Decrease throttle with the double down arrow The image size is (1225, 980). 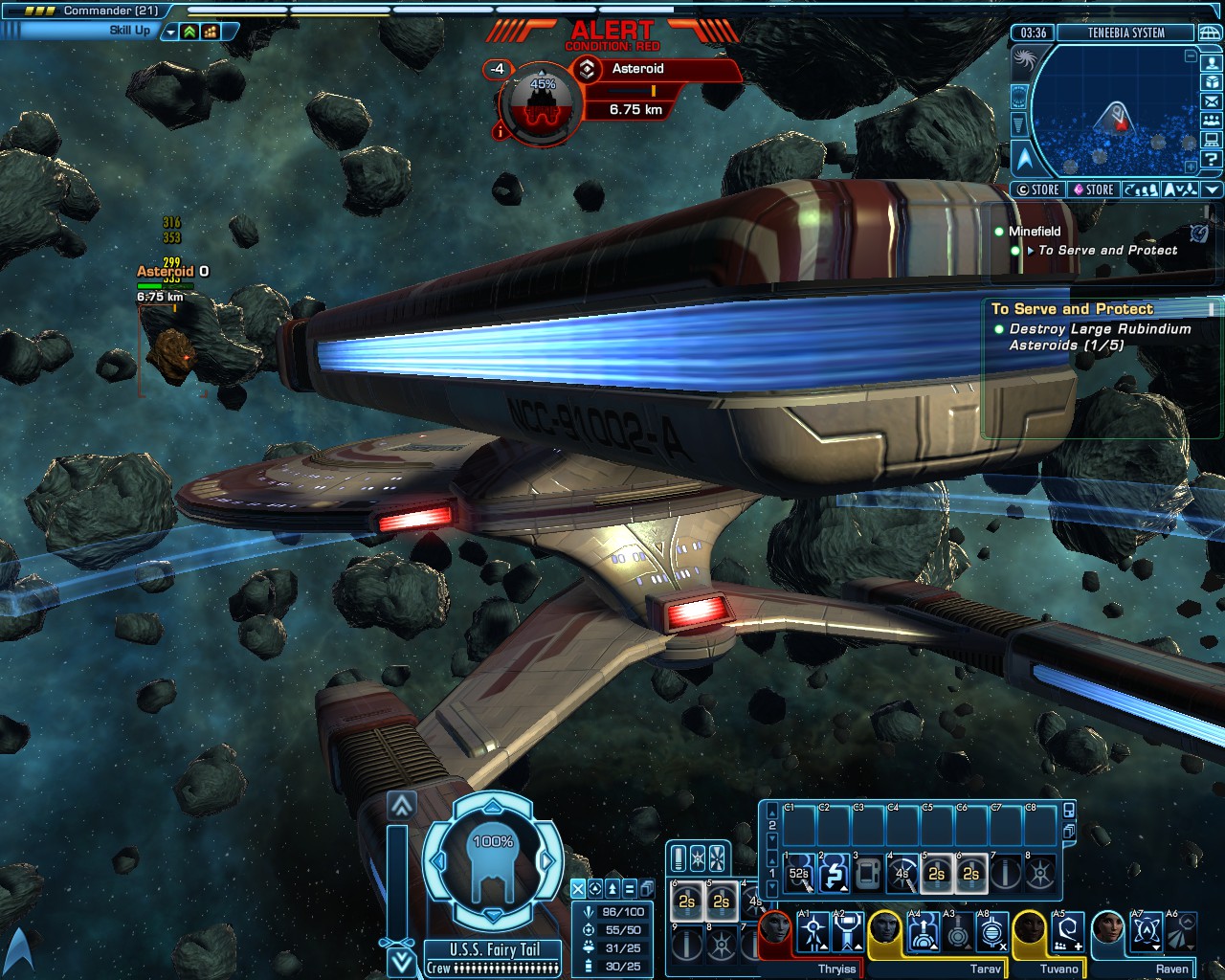click(x=402, y=960)
